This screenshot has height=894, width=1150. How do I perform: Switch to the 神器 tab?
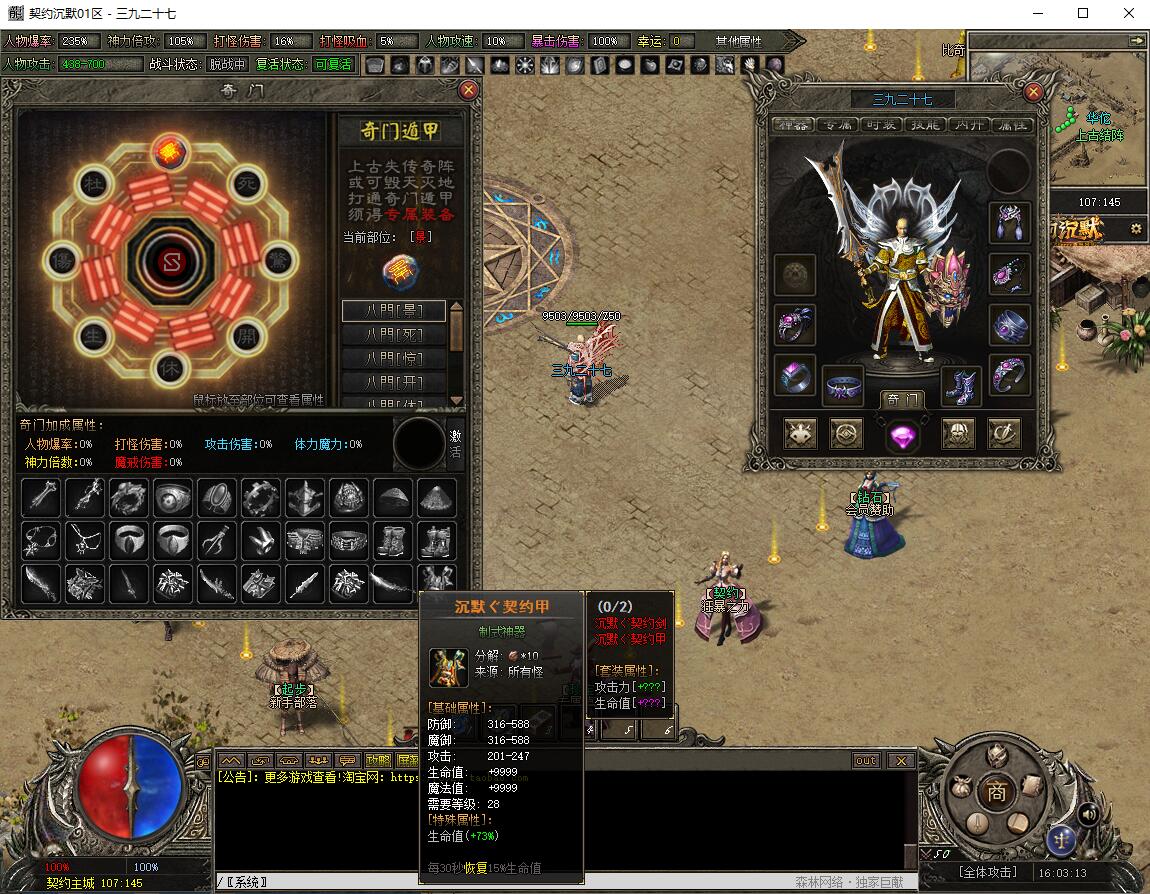click(793, 125)
